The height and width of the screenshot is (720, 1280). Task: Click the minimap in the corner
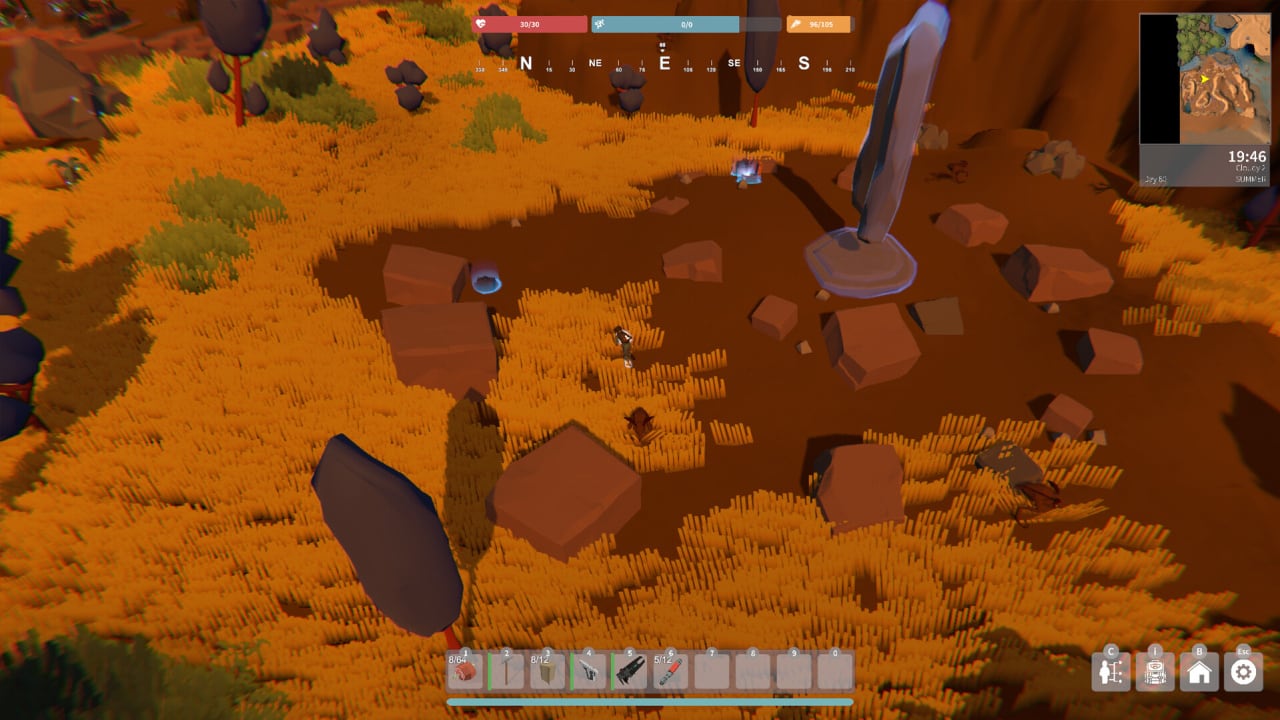[1204, 79]
